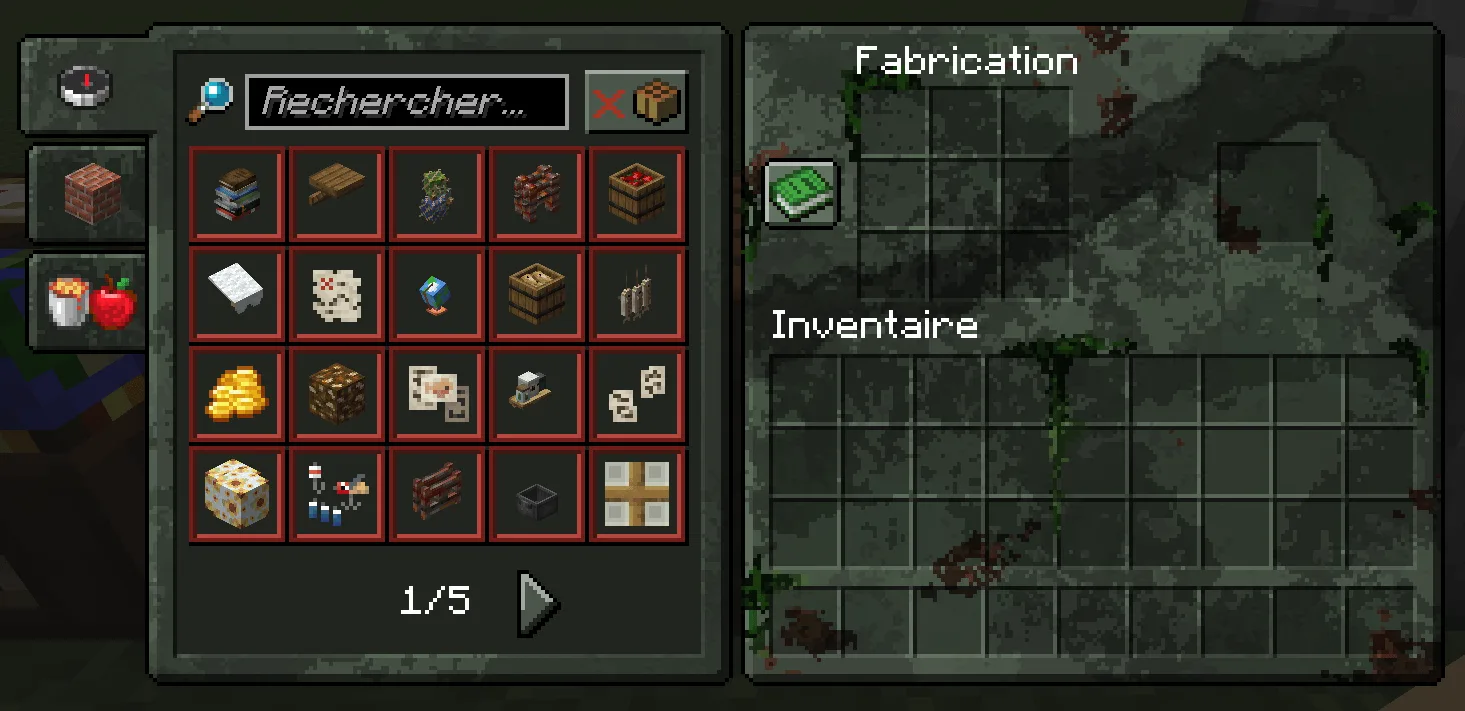Viewport: 1465px width, 711px height.
Task: Select the globe recipe
Action: (x=437, y=295)
